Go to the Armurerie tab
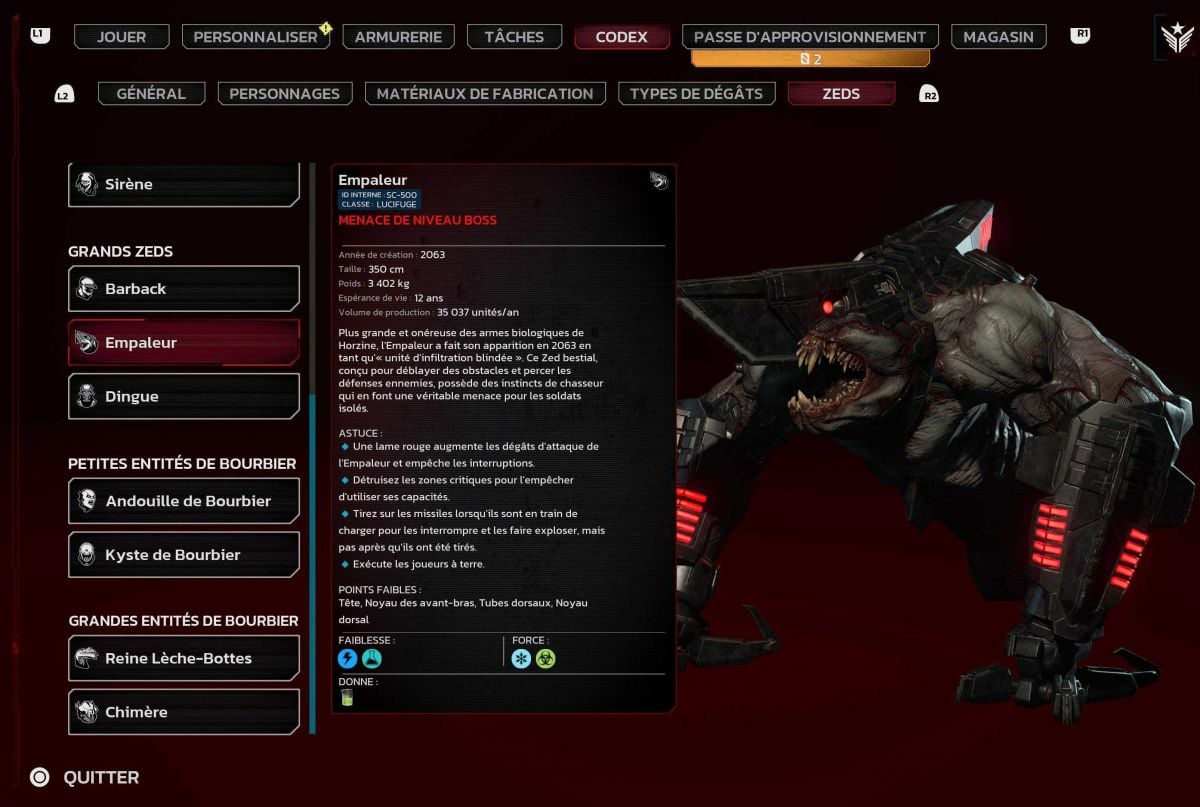 coord(398,37)
